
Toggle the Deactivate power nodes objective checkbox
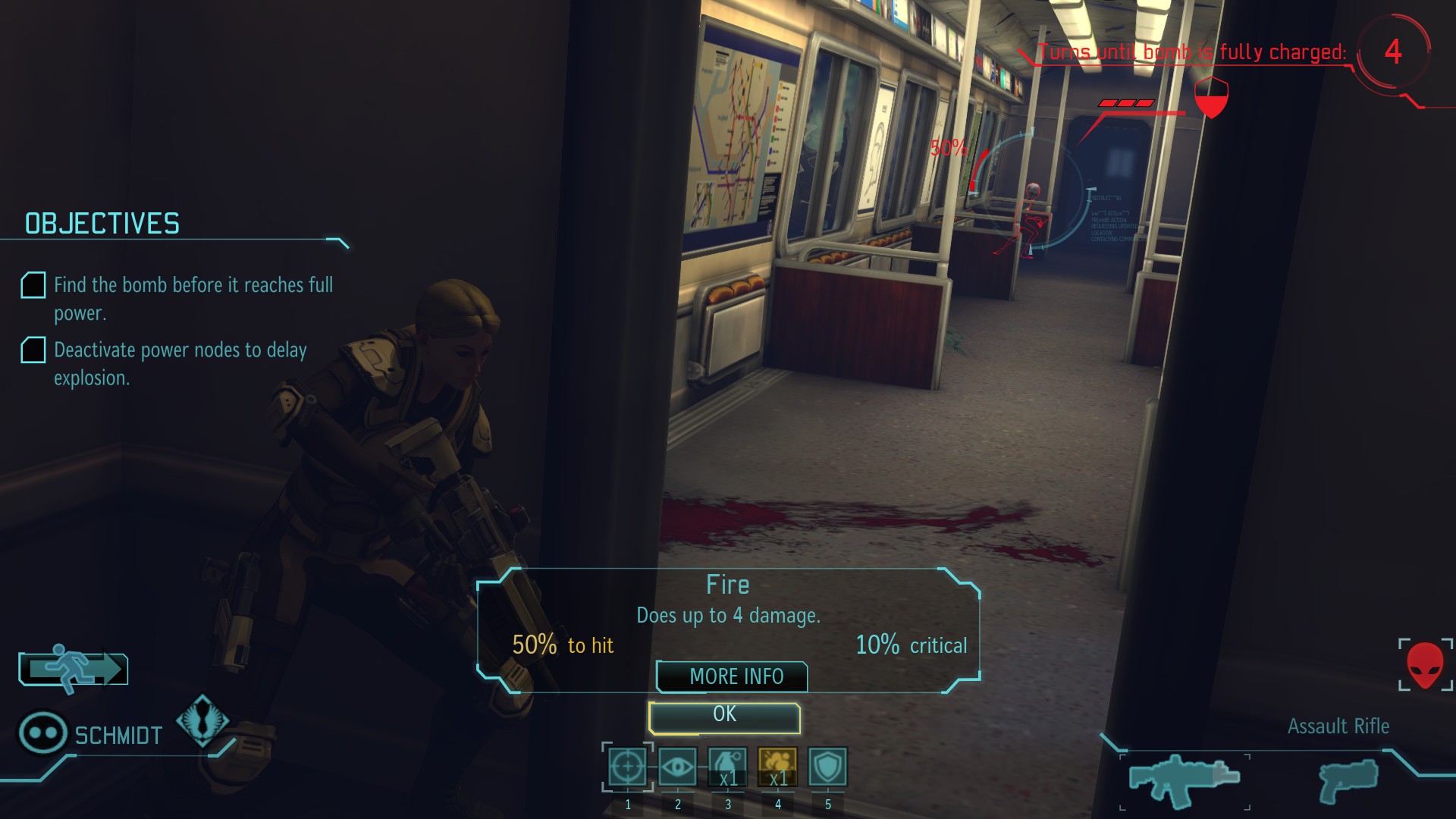click(33, 350)
